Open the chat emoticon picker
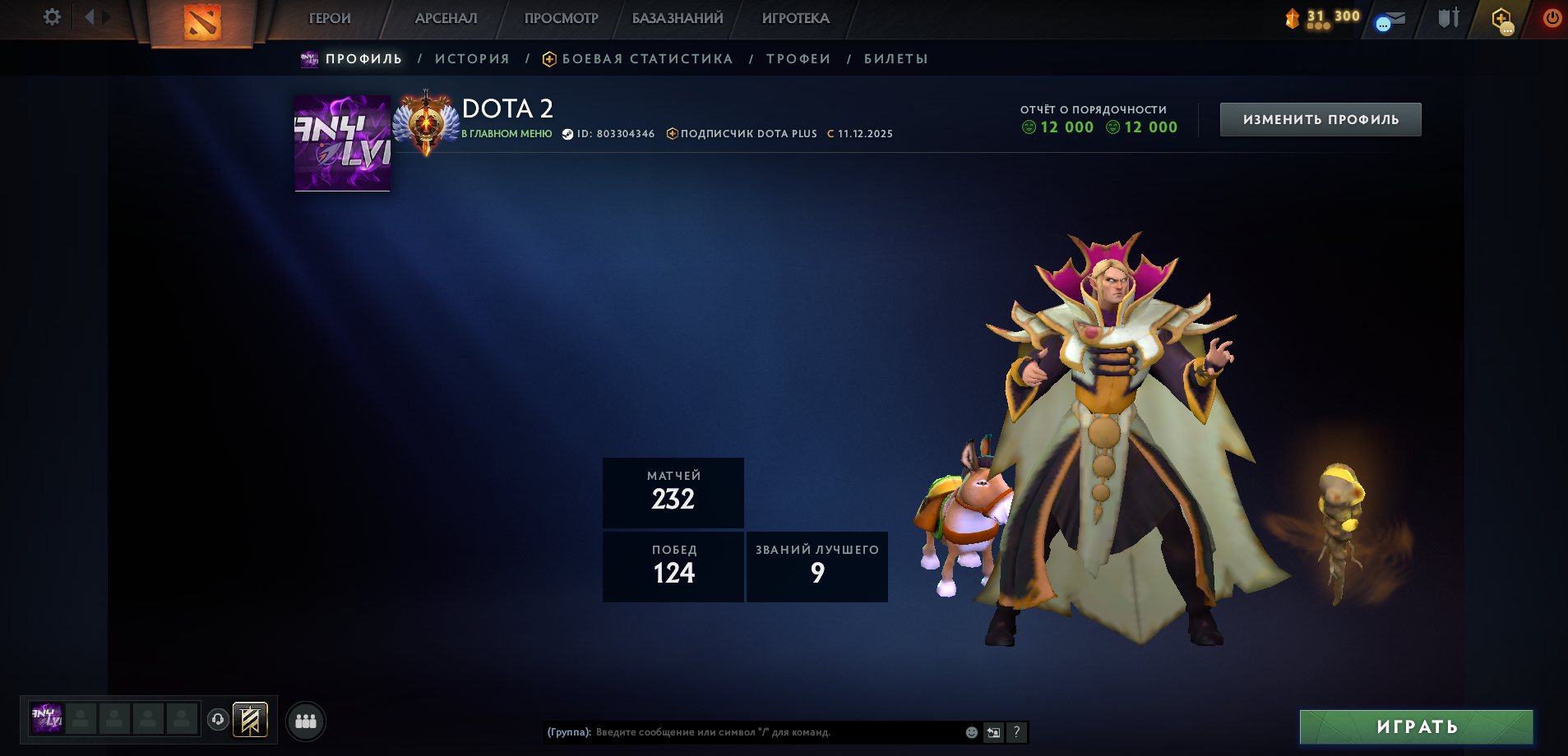 971,732
